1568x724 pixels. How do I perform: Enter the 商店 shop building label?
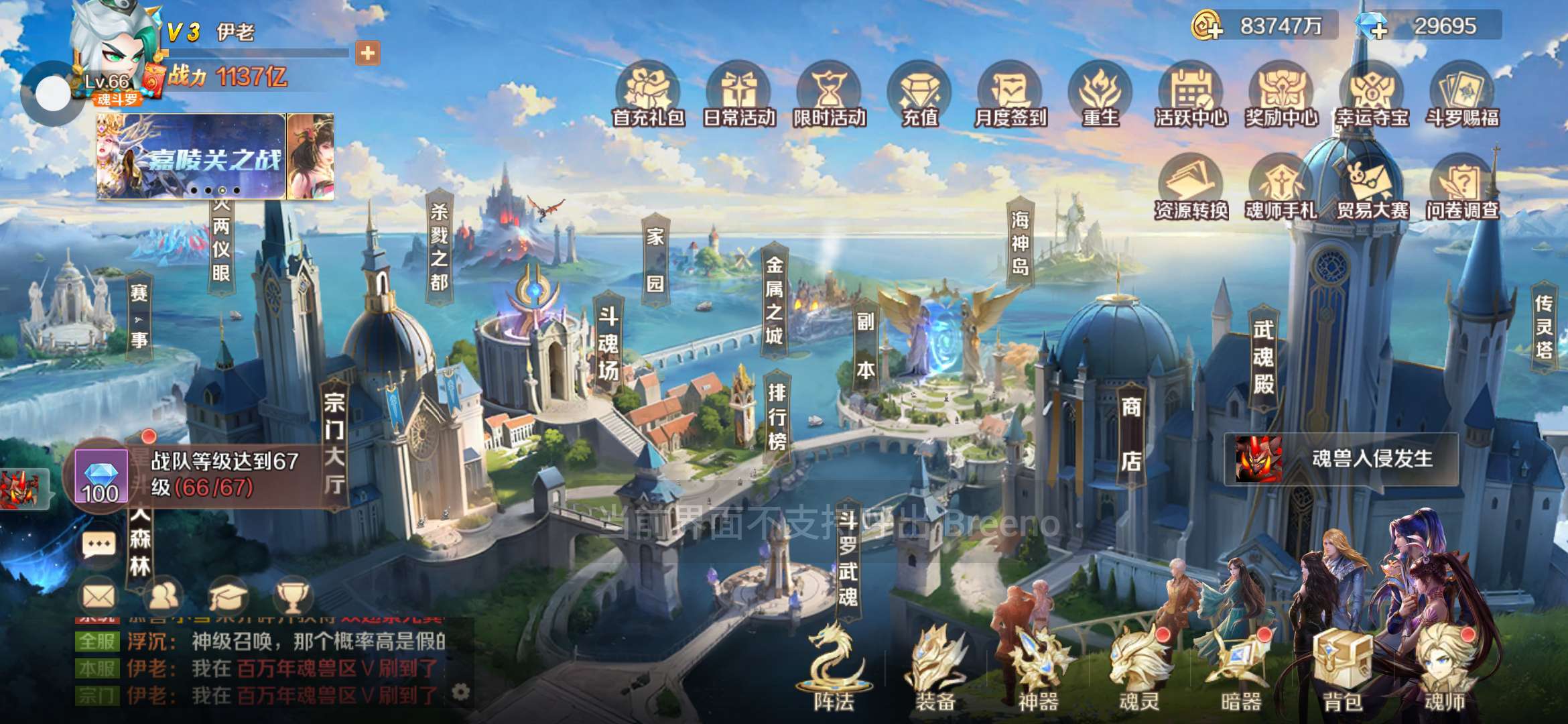tap(1131, 433)
